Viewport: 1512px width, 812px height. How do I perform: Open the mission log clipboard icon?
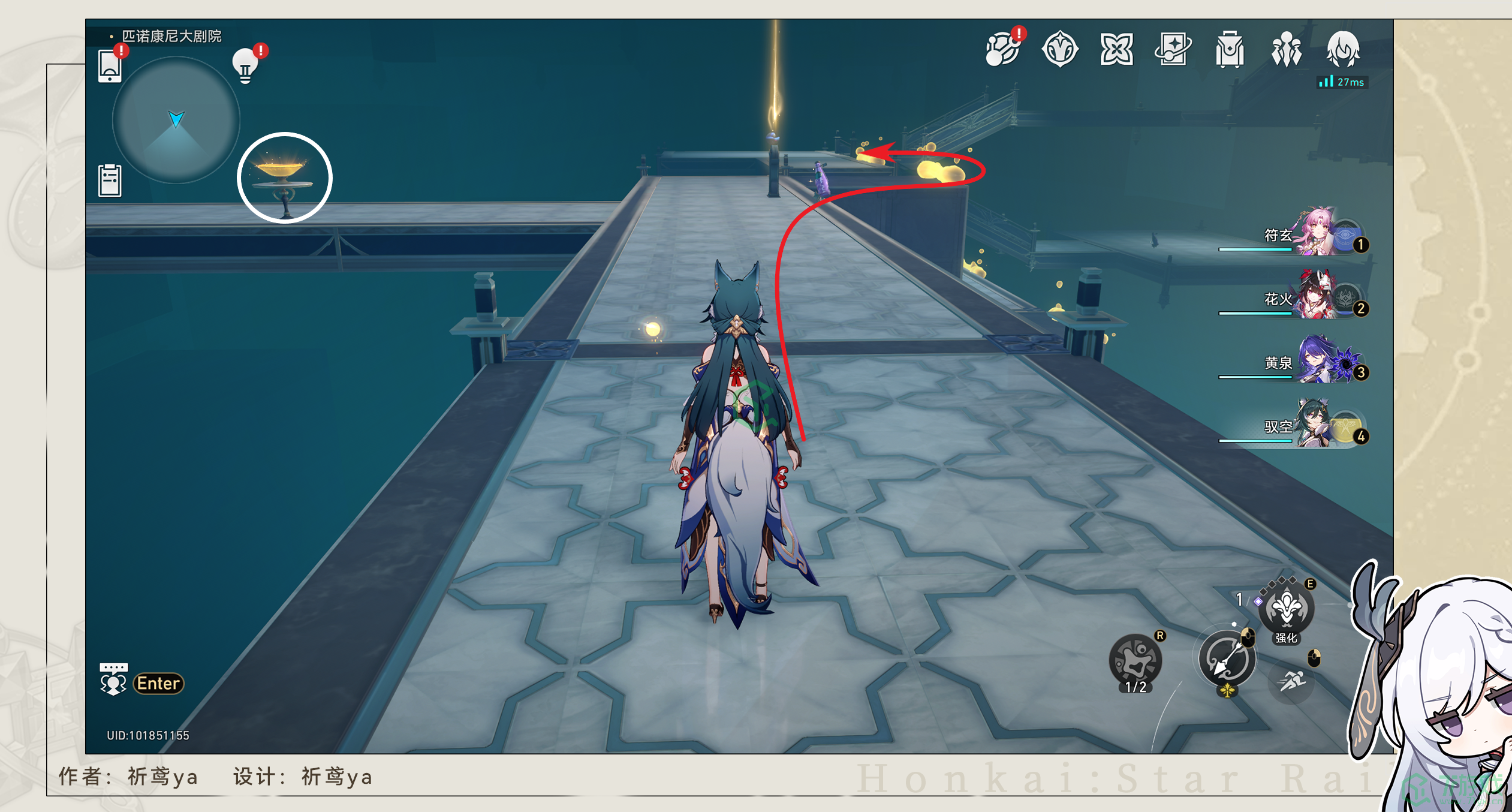point(110,180)
